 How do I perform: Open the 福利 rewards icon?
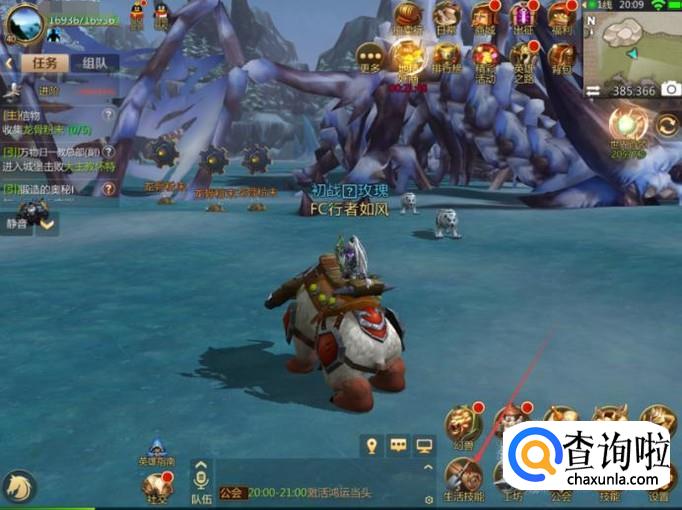point(561,17)
